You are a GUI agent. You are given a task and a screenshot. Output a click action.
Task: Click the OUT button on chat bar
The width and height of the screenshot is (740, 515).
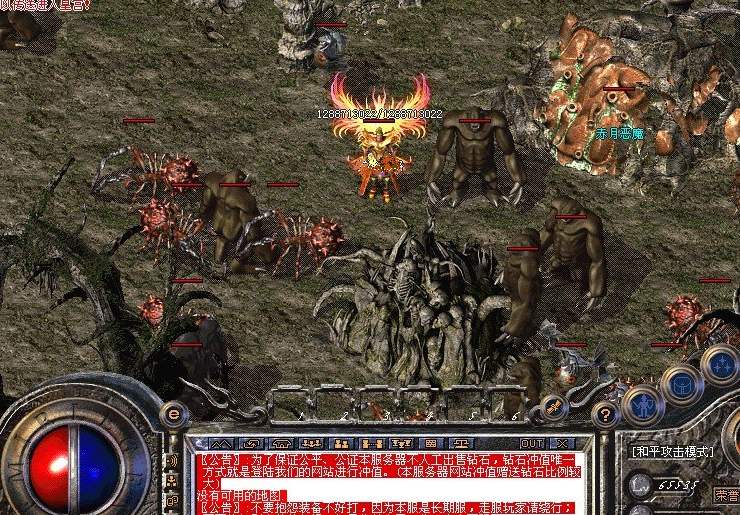click(533, 442)
